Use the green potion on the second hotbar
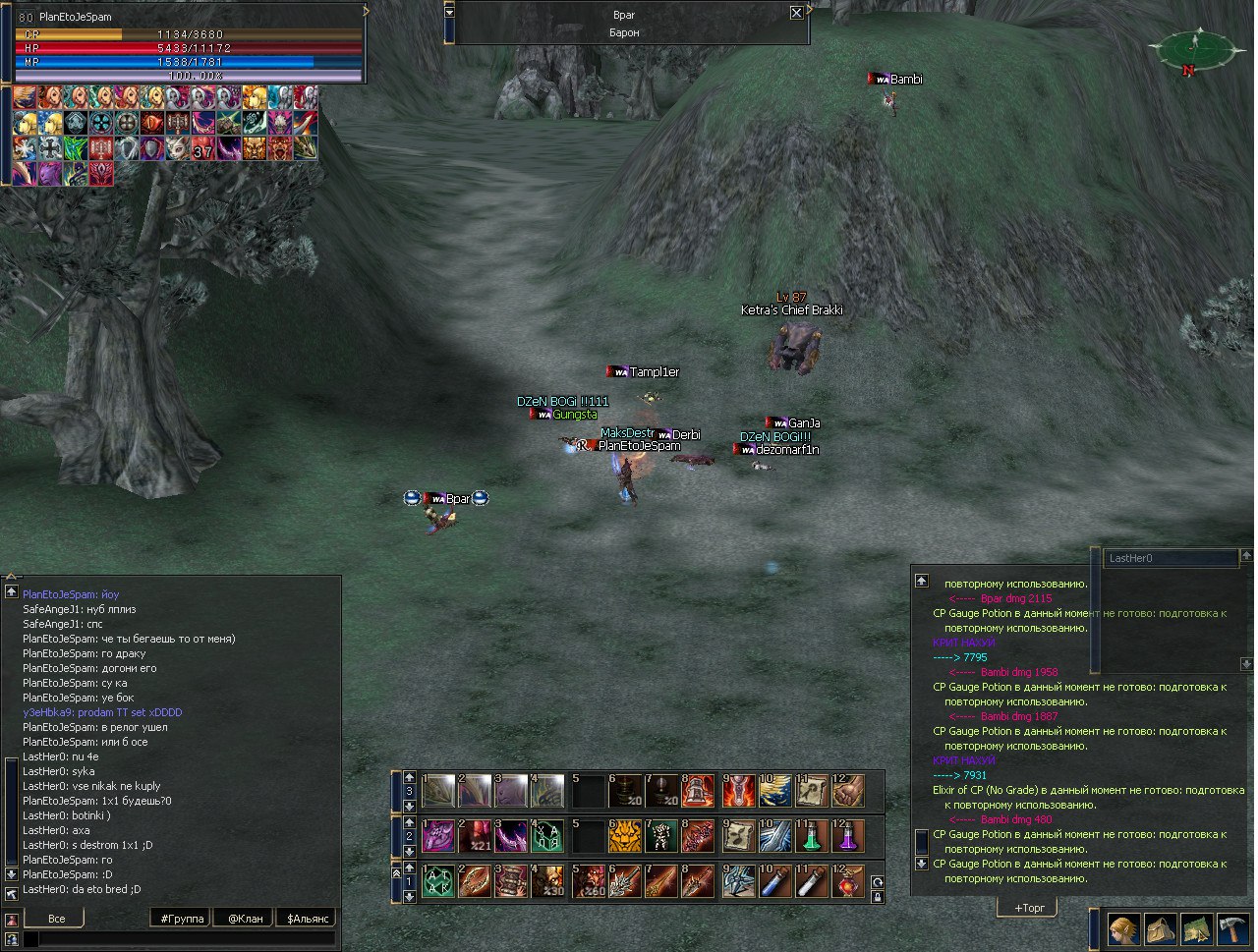Viewport: 1258px width, 952px height. (812, 836)
